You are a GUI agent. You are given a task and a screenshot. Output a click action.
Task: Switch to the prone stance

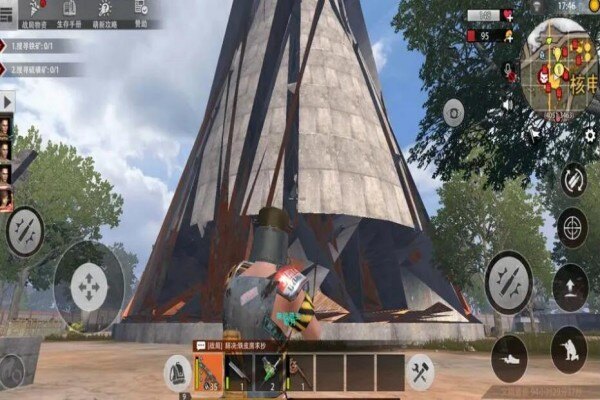[509, 353]
